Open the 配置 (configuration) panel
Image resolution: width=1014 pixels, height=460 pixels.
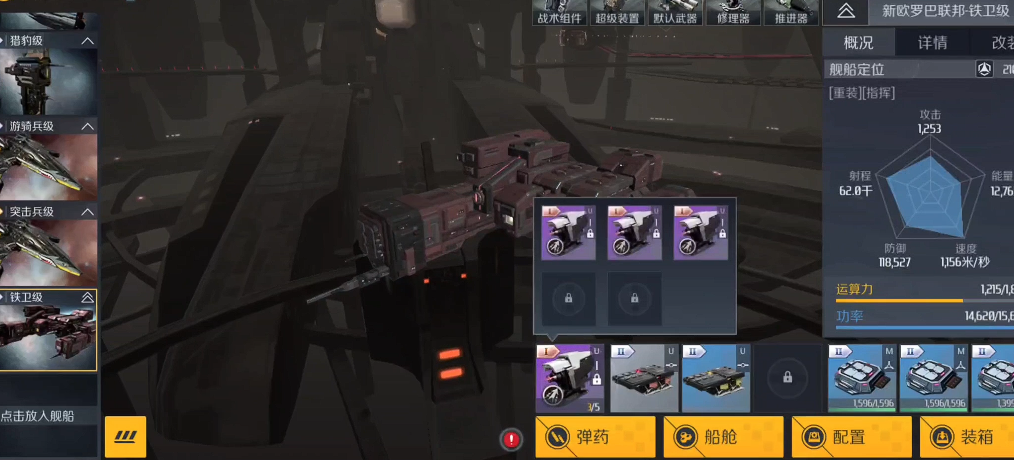[851, 437]
